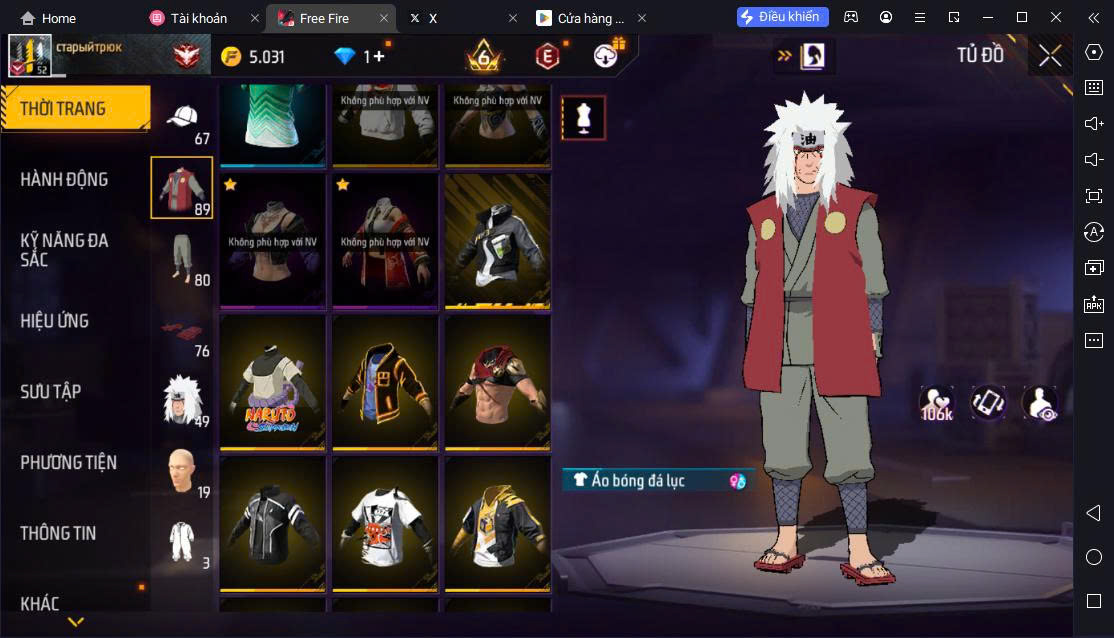
Task: Pick the Naruto Shippuden top item
Action: click(x=273, y=385)
